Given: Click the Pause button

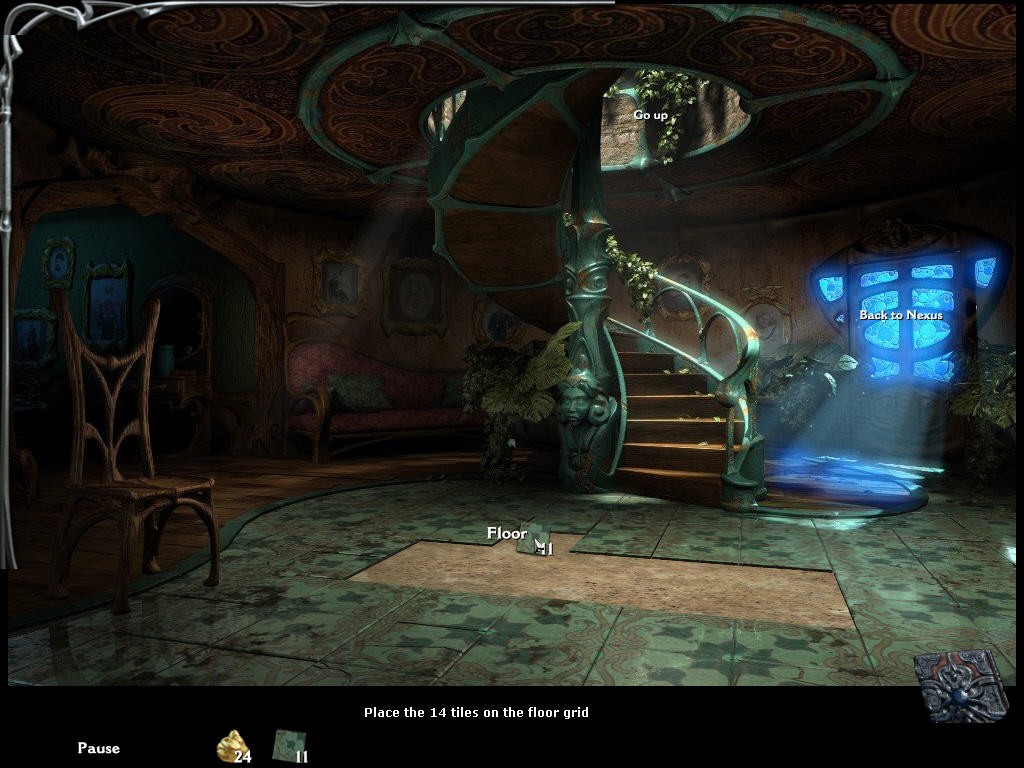Looking at the screenshot, I should 98,748.
